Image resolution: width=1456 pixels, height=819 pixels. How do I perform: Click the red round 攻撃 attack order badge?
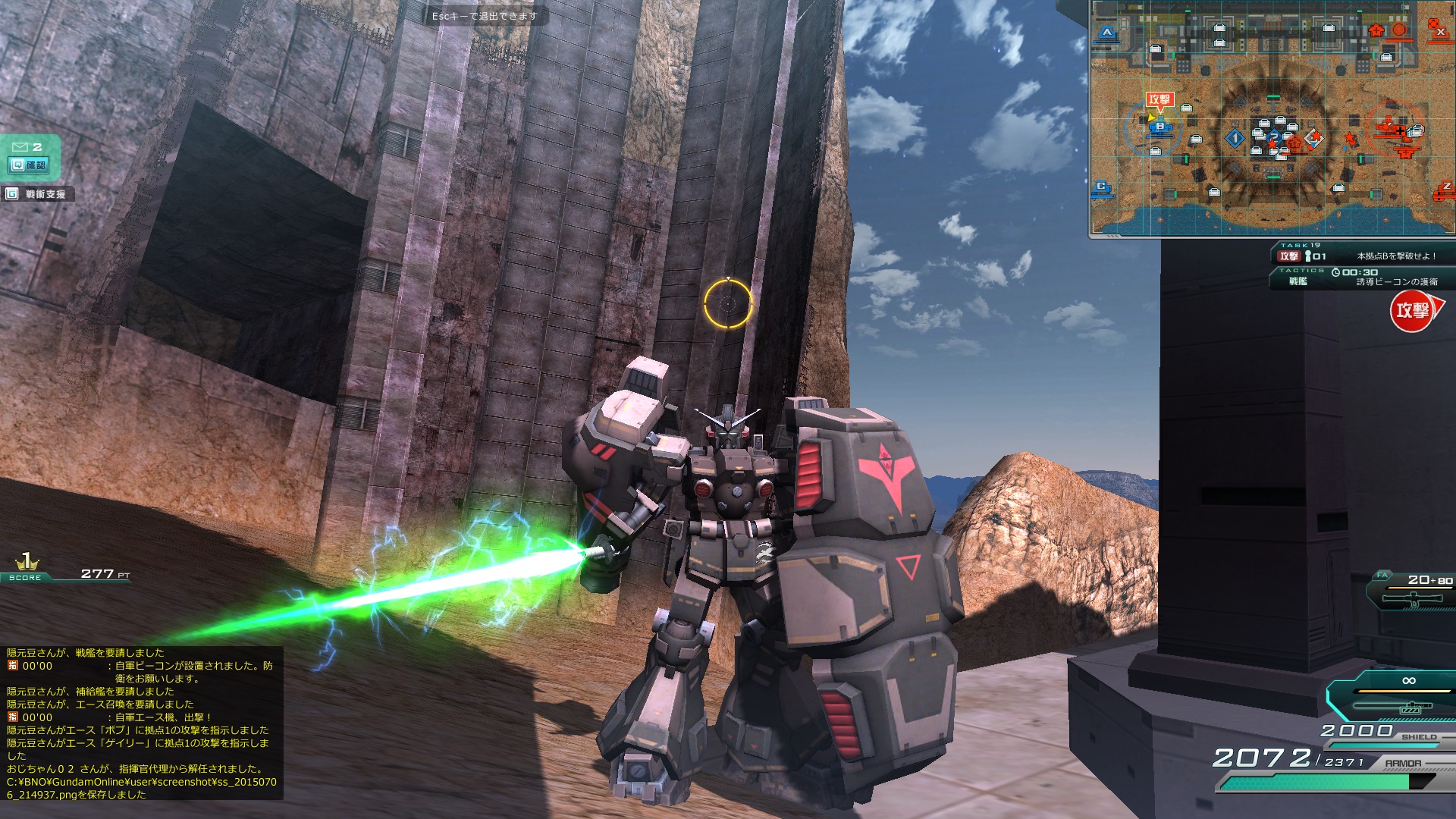tap(1413, 310)
